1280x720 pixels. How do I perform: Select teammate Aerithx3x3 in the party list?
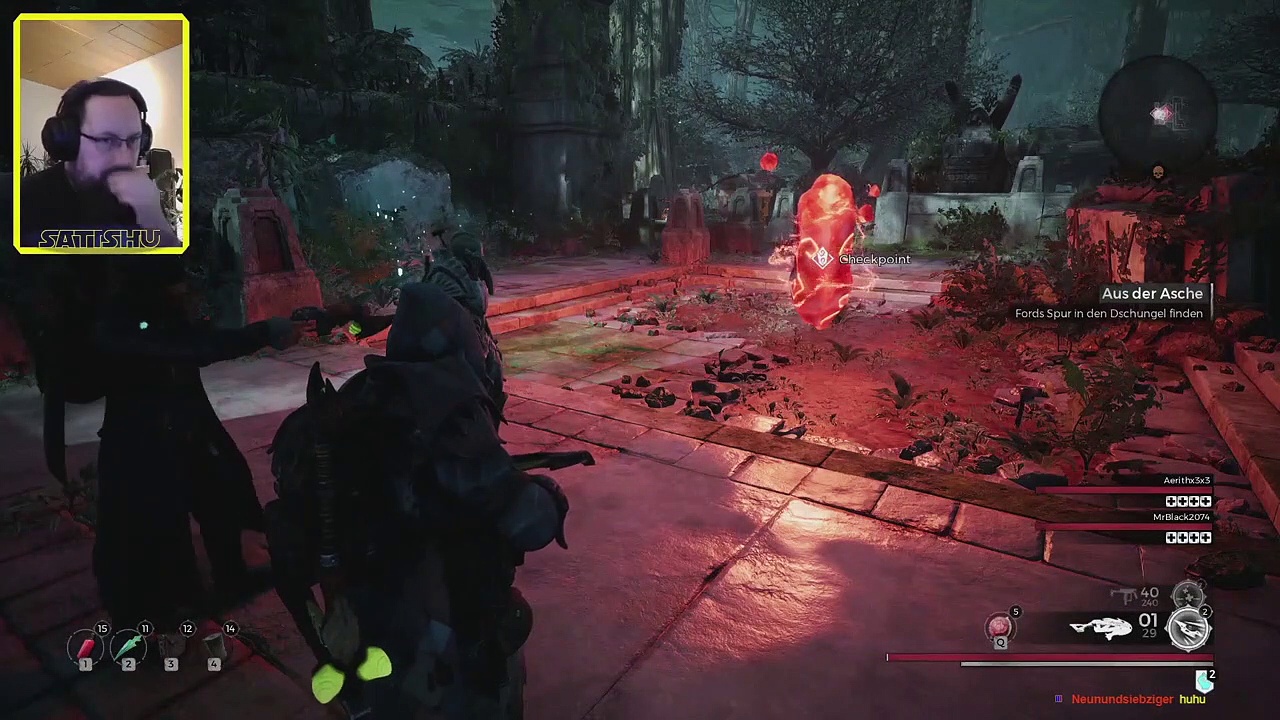point(1186,481)
